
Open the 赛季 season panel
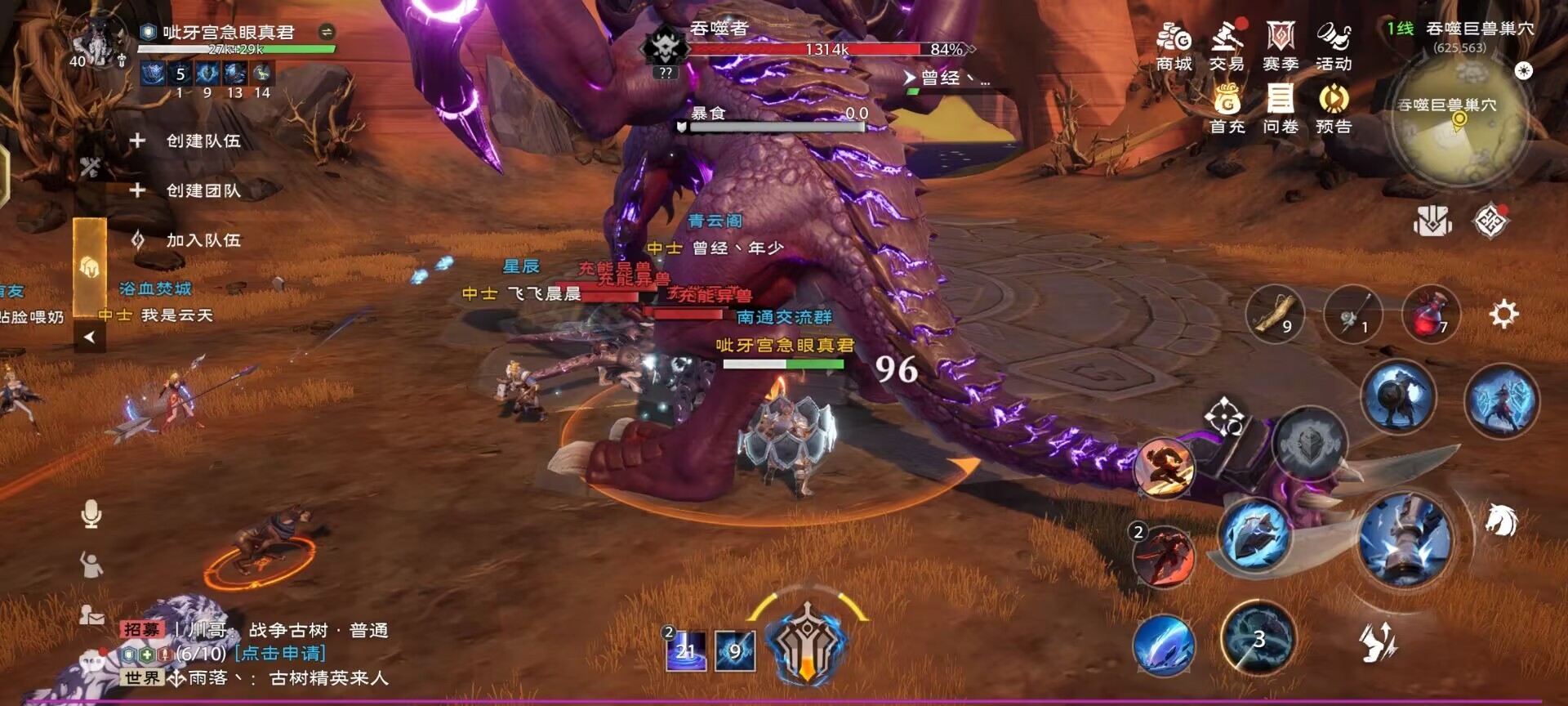click(x=1281, y=47)
